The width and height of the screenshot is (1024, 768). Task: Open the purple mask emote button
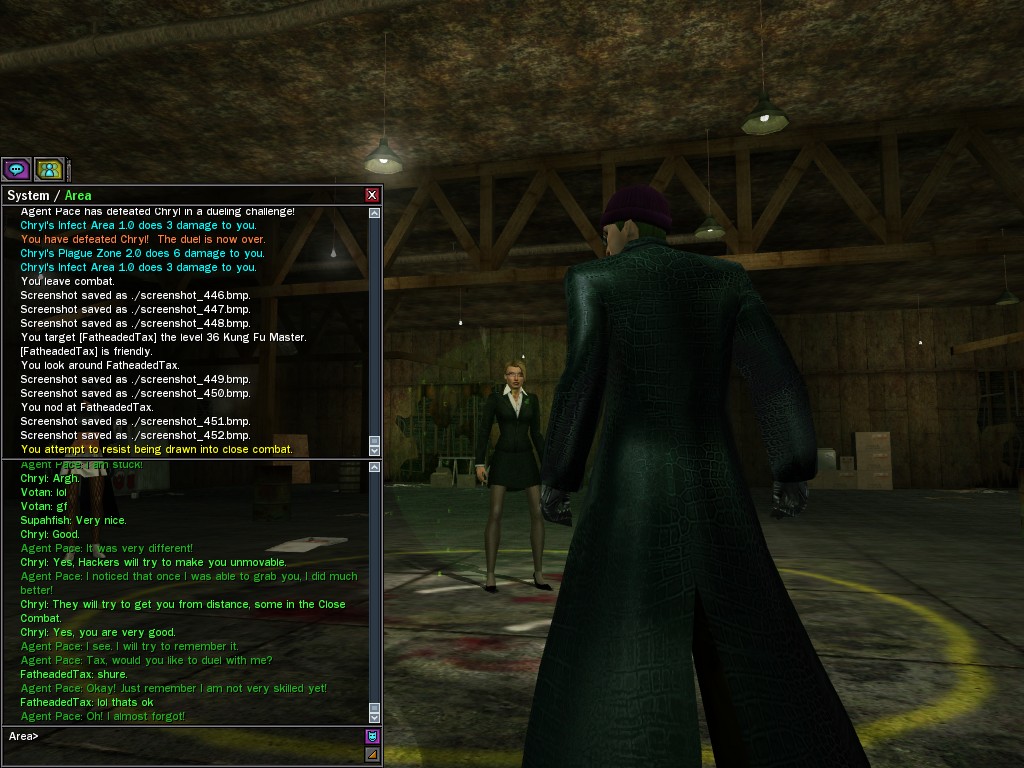point(372,736)
